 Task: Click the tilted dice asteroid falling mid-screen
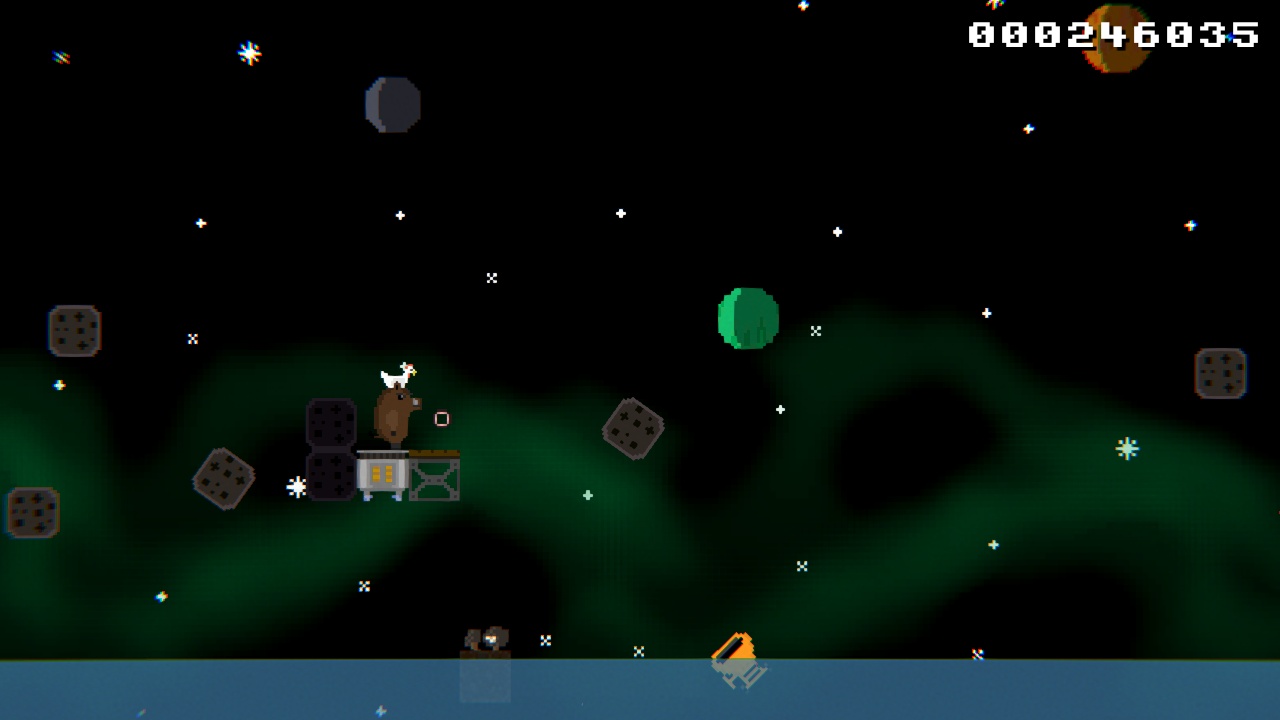point(633,428)
